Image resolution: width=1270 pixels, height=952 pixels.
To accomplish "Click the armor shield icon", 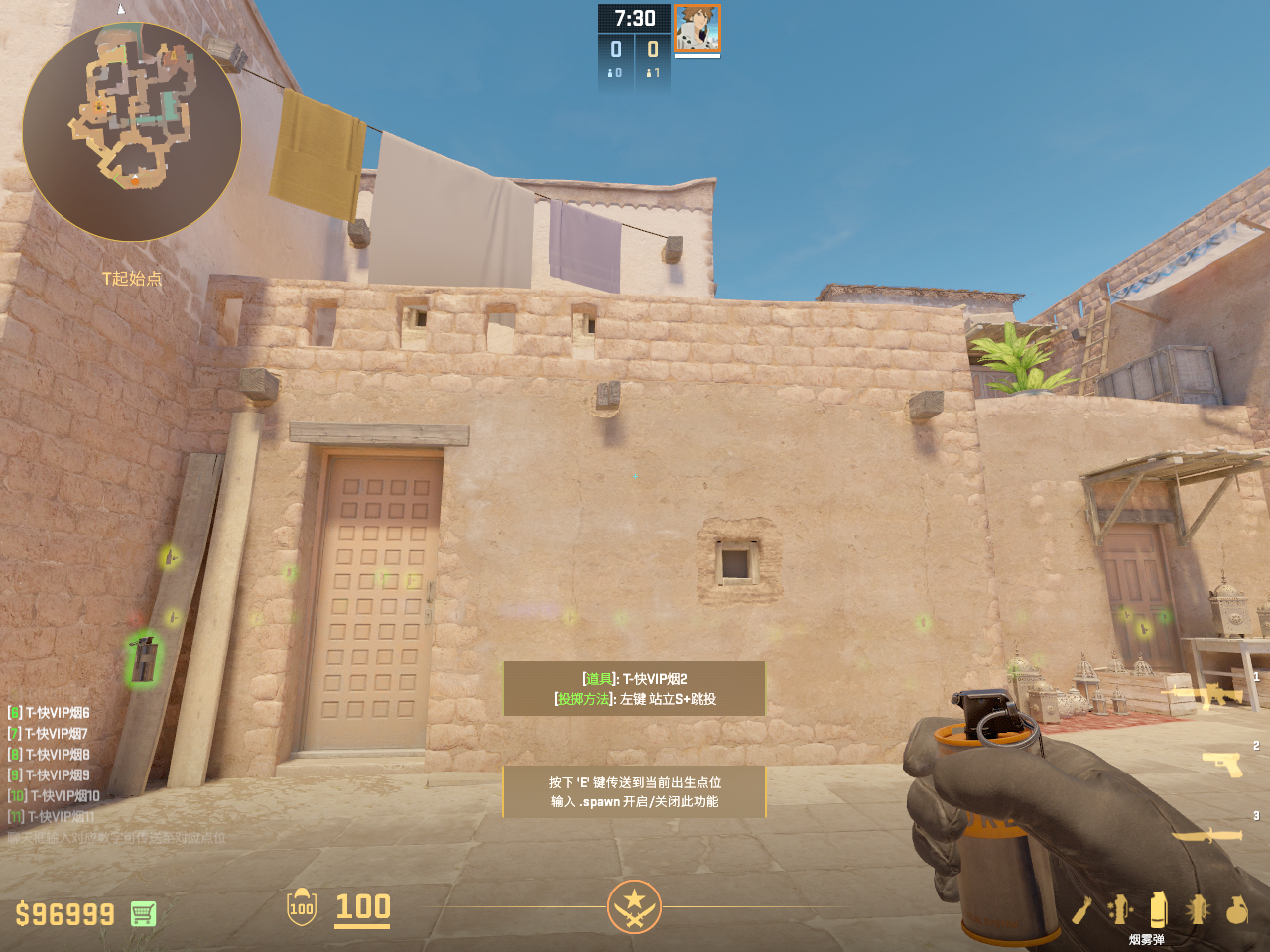I will (x=302, y=907).
